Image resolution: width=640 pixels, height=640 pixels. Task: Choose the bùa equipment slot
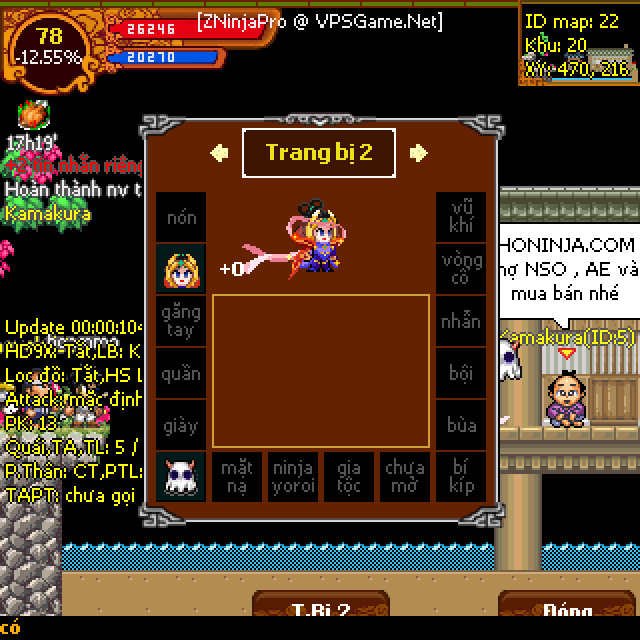461,425
